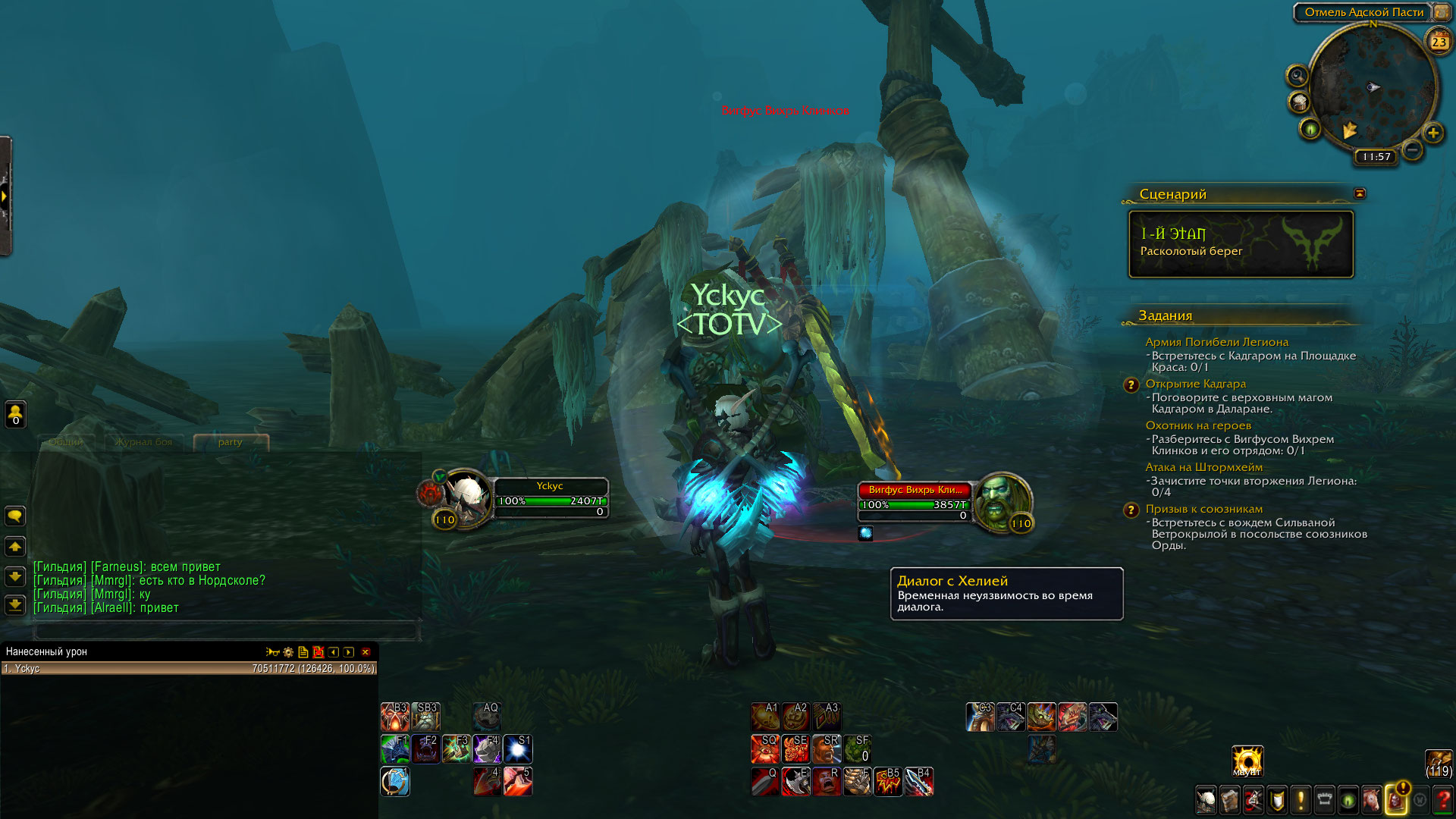Viewport: 1456px width, 819px height.
Task: Open the mounts collection horse icon
Action: (x=1371, y=800)
